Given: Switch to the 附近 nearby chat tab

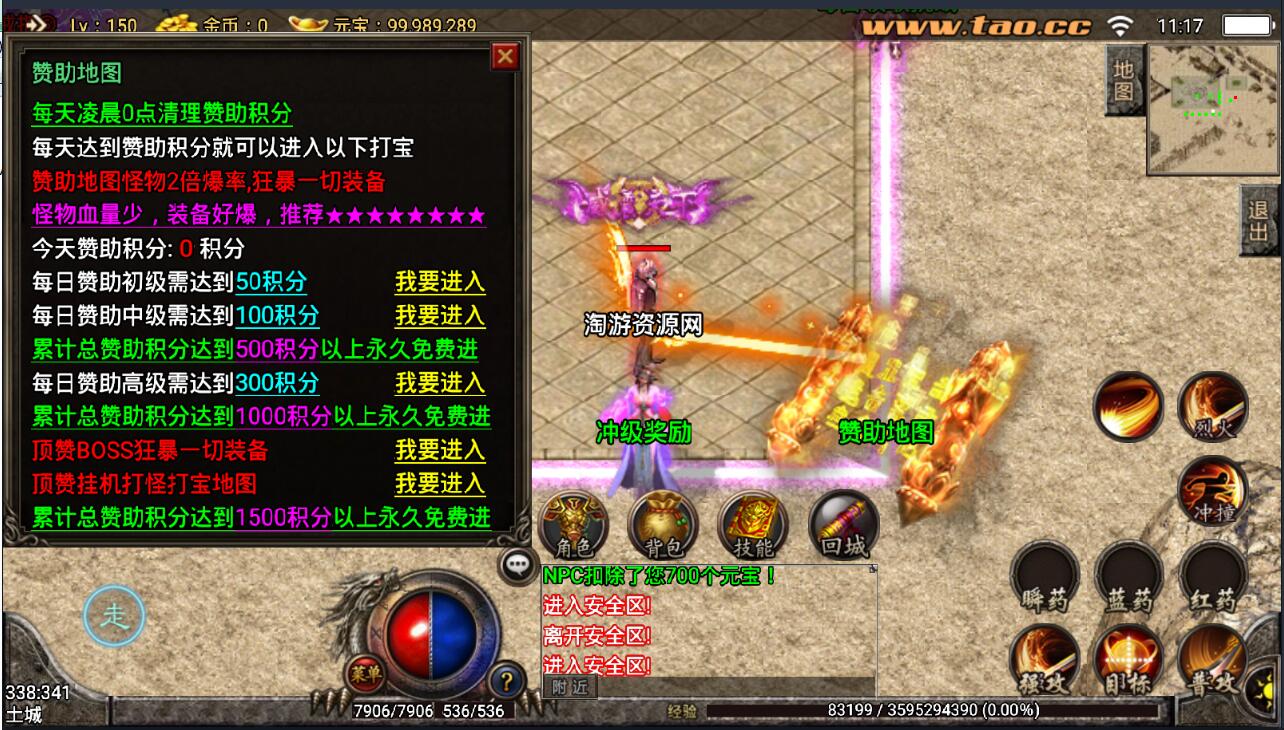Looking at the screenshot, I should (x=570, y=687).
